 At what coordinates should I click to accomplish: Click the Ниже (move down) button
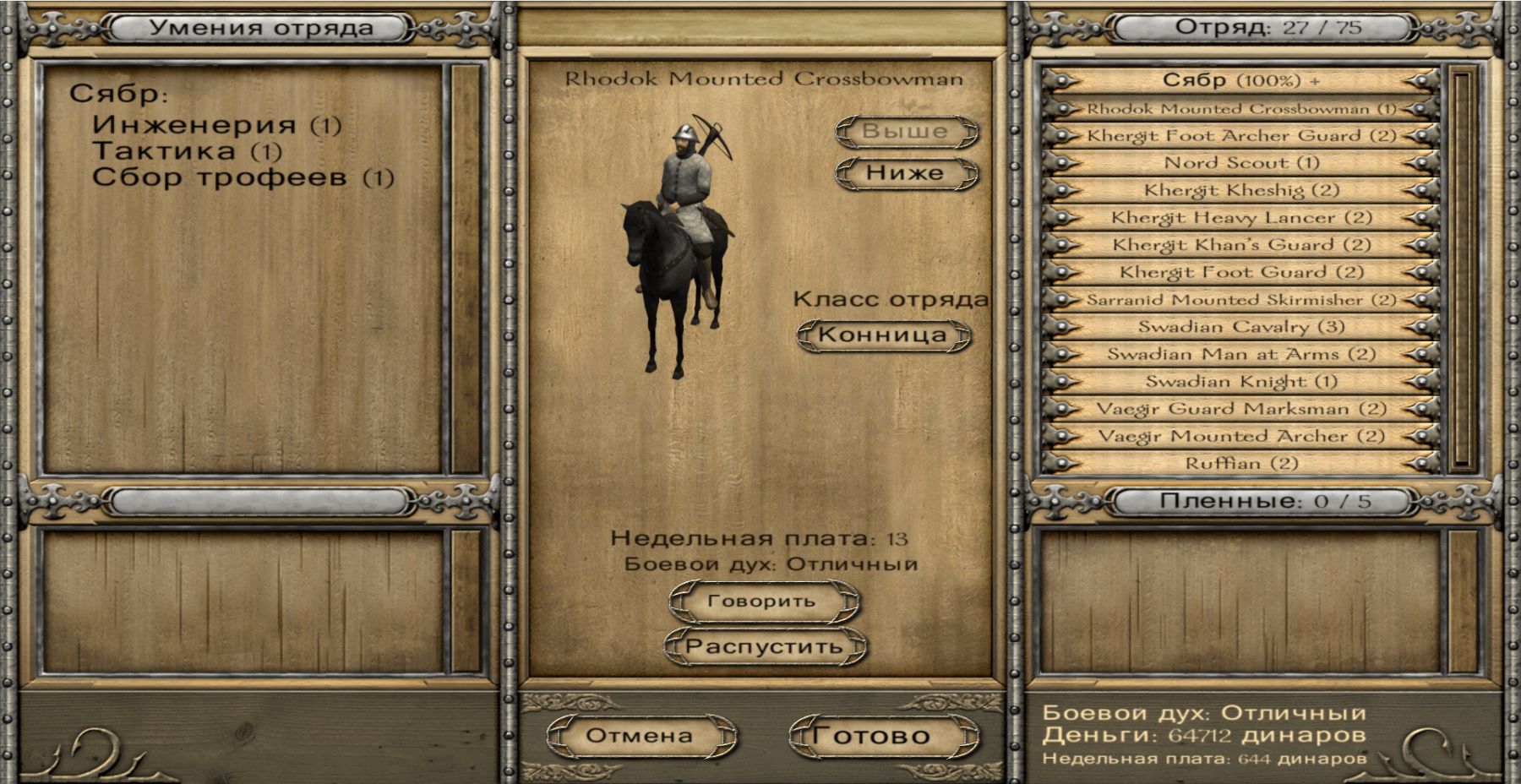click(x=906, y=173)
